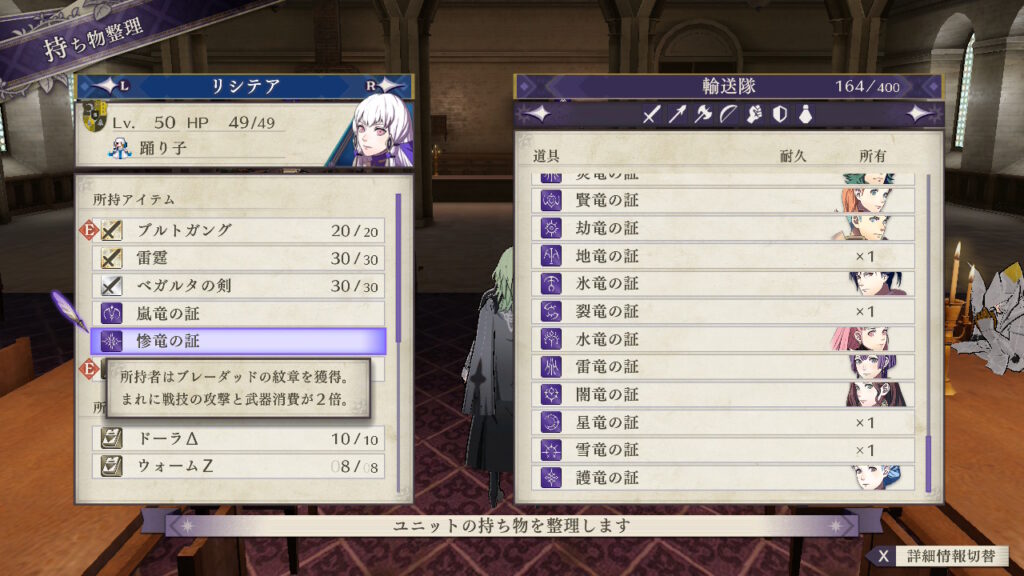
Task: Filter convoy by axe icon
Action: click(x=703, y=115)
